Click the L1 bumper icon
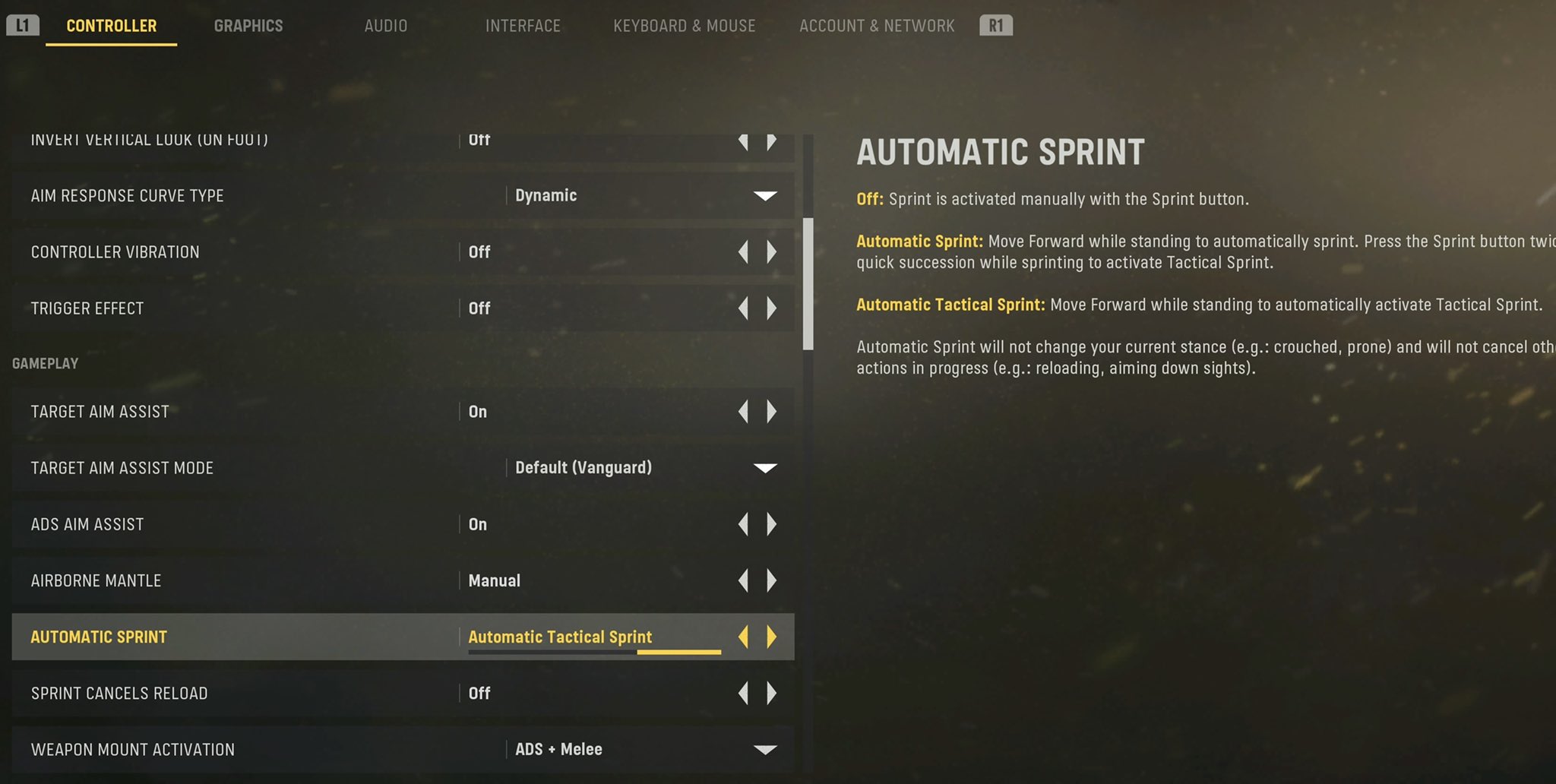This screenshot has height=784, width=1556. (x=24, y=24)
